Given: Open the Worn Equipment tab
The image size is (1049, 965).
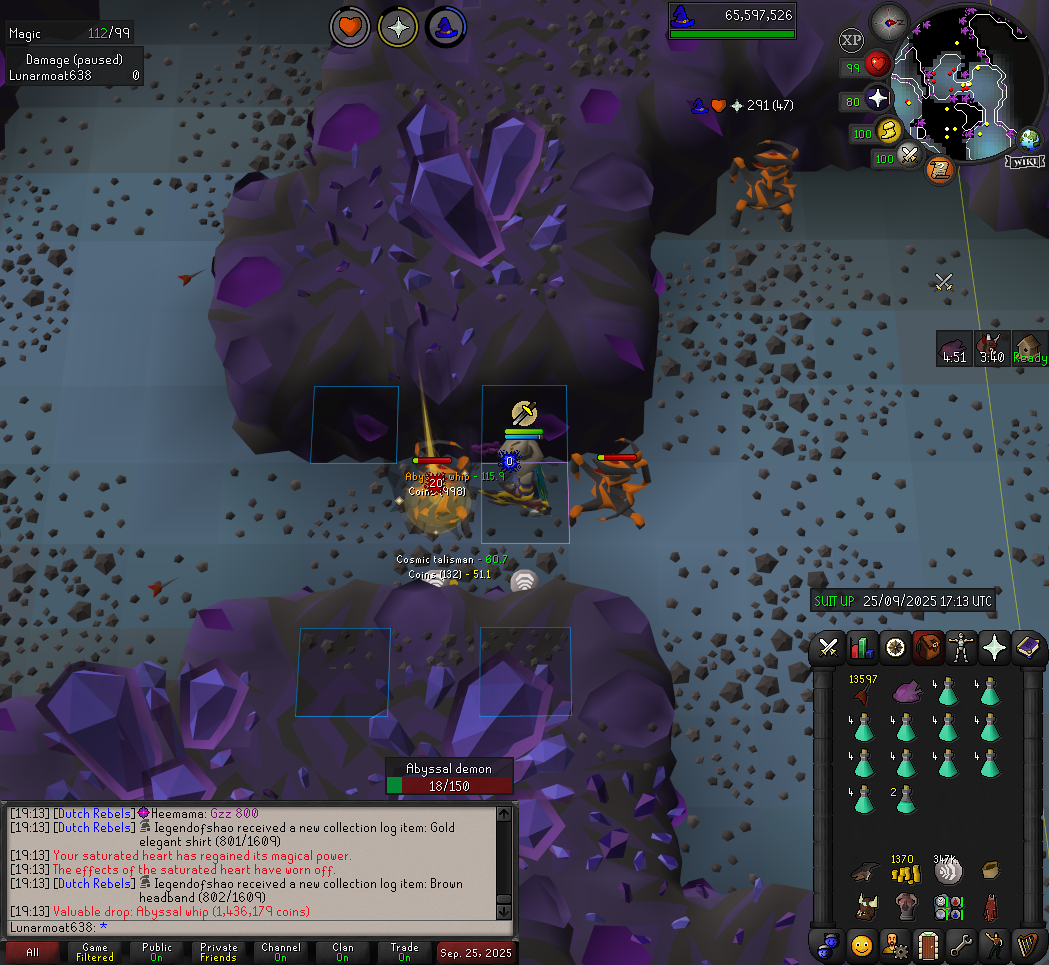Looking at the screenshot, I should coord(962,648).
